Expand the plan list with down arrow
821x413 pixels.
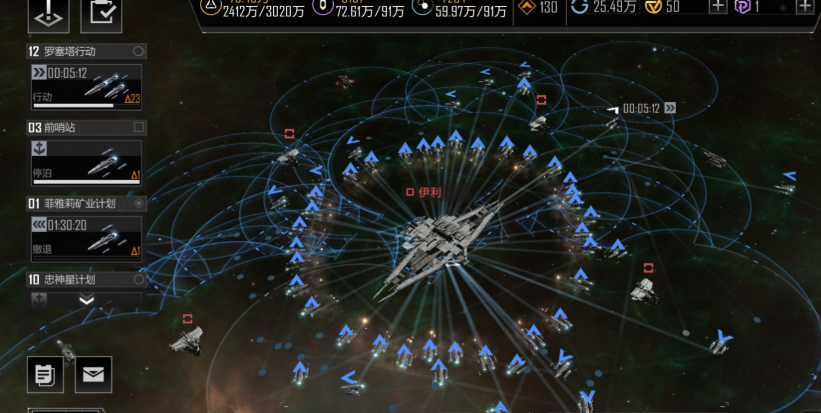click(87, 299)
